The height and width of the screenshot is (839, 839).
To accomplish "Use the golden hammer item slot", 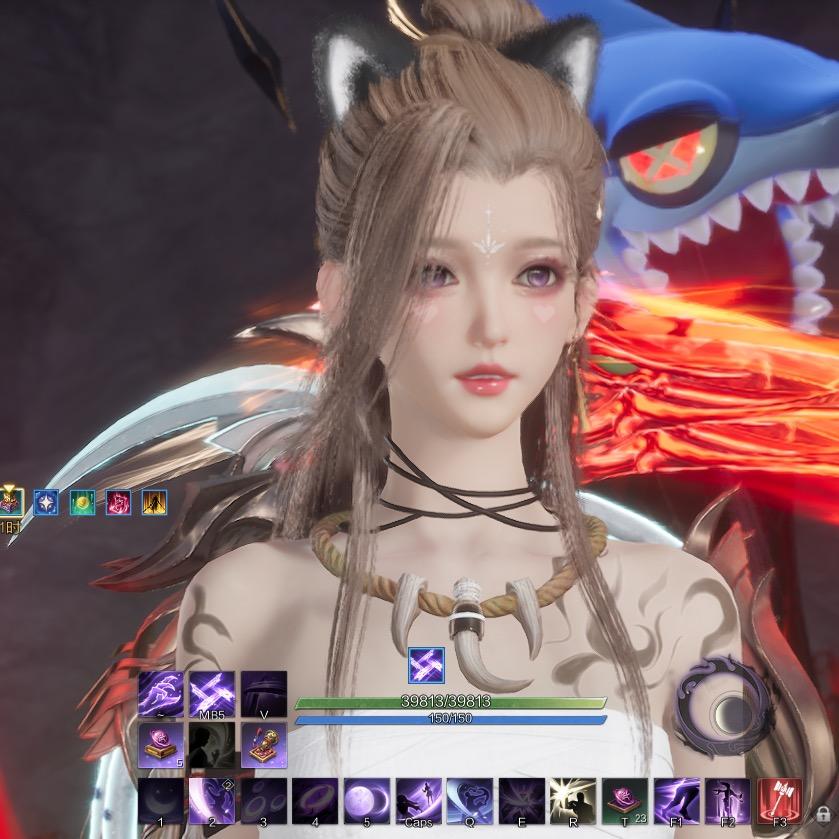I will point(263,745).
